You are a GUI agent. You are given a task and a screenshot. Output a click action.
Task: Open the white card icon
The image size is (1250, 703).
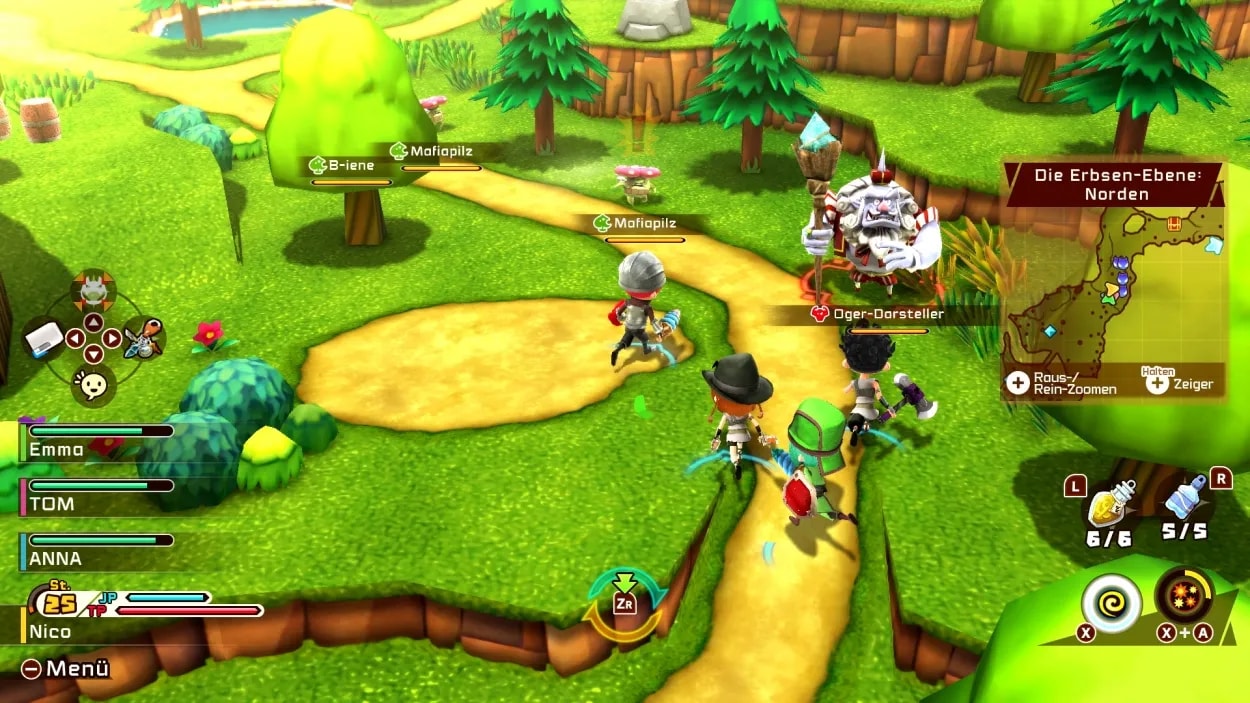[x=44, y=338]
